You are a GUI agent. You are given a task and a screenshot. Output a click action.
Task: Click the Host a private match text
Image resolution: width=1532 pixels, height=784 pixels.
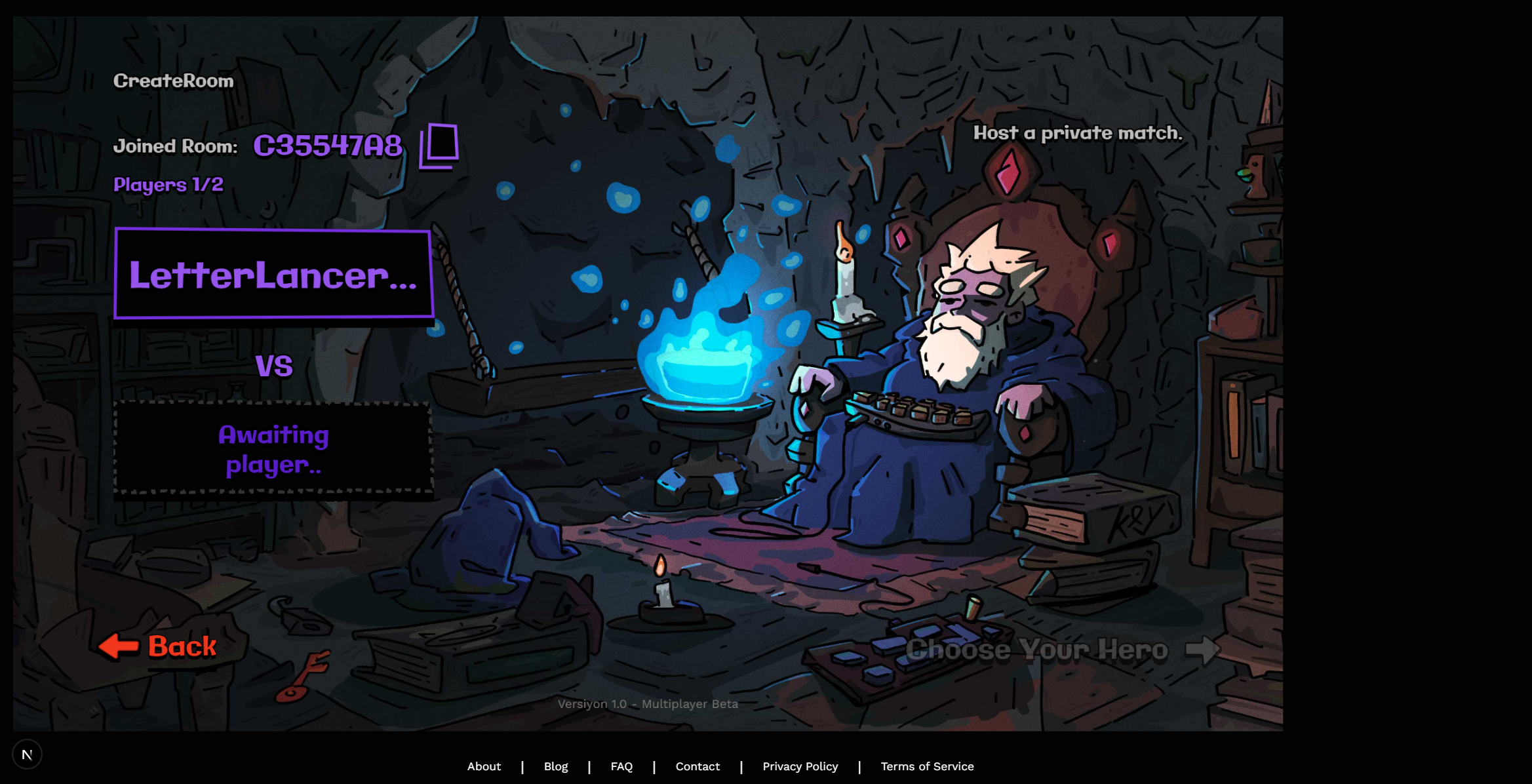point(1078,133)
